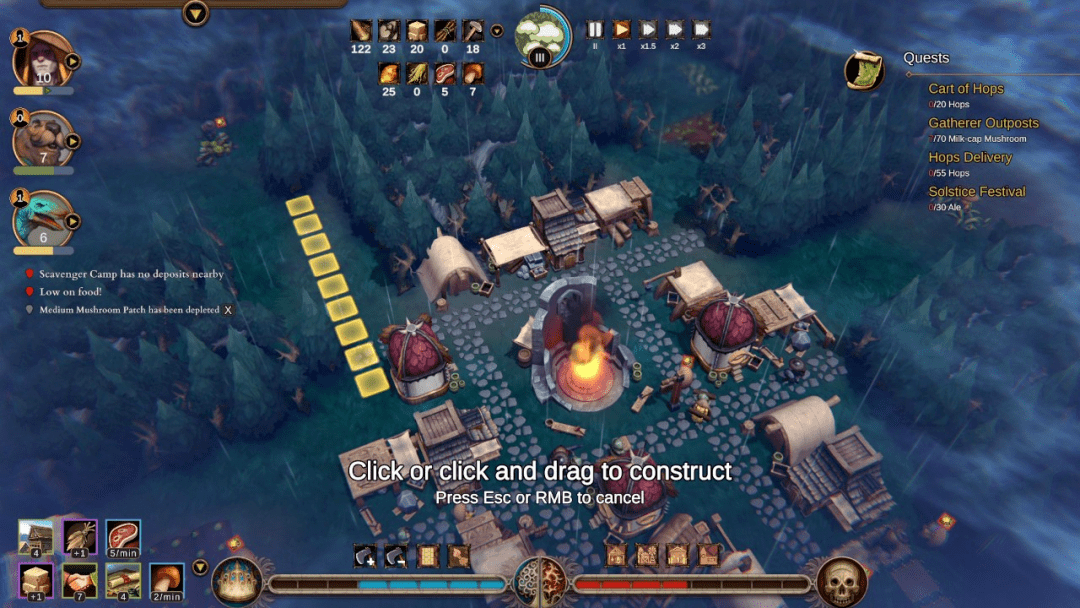Set game speed to x2
Screen dimensions: 1080x608
[674, 30]
